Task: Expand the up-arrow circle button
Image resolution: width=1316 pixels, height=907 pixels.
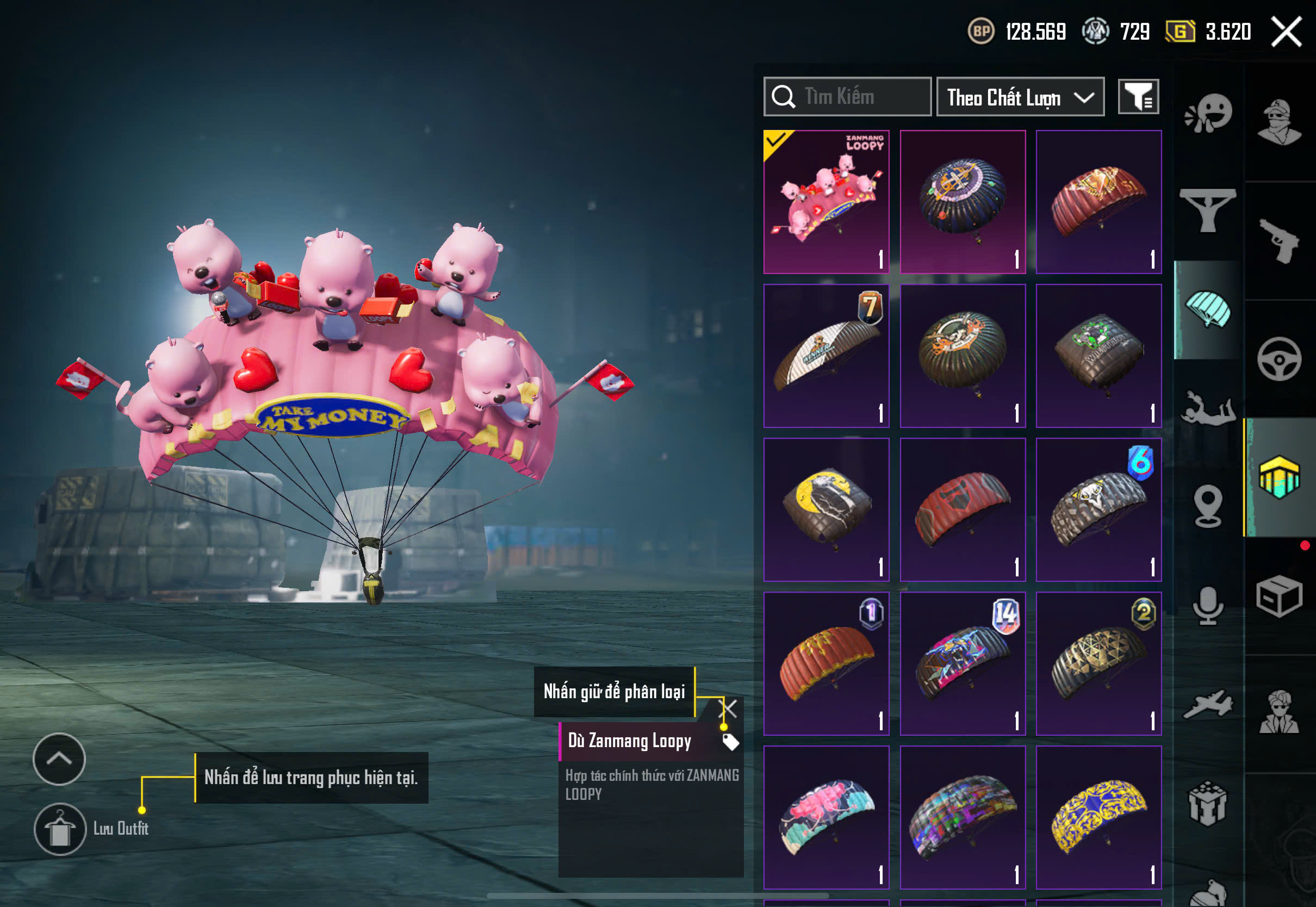Action: click(x=59, y=759)
